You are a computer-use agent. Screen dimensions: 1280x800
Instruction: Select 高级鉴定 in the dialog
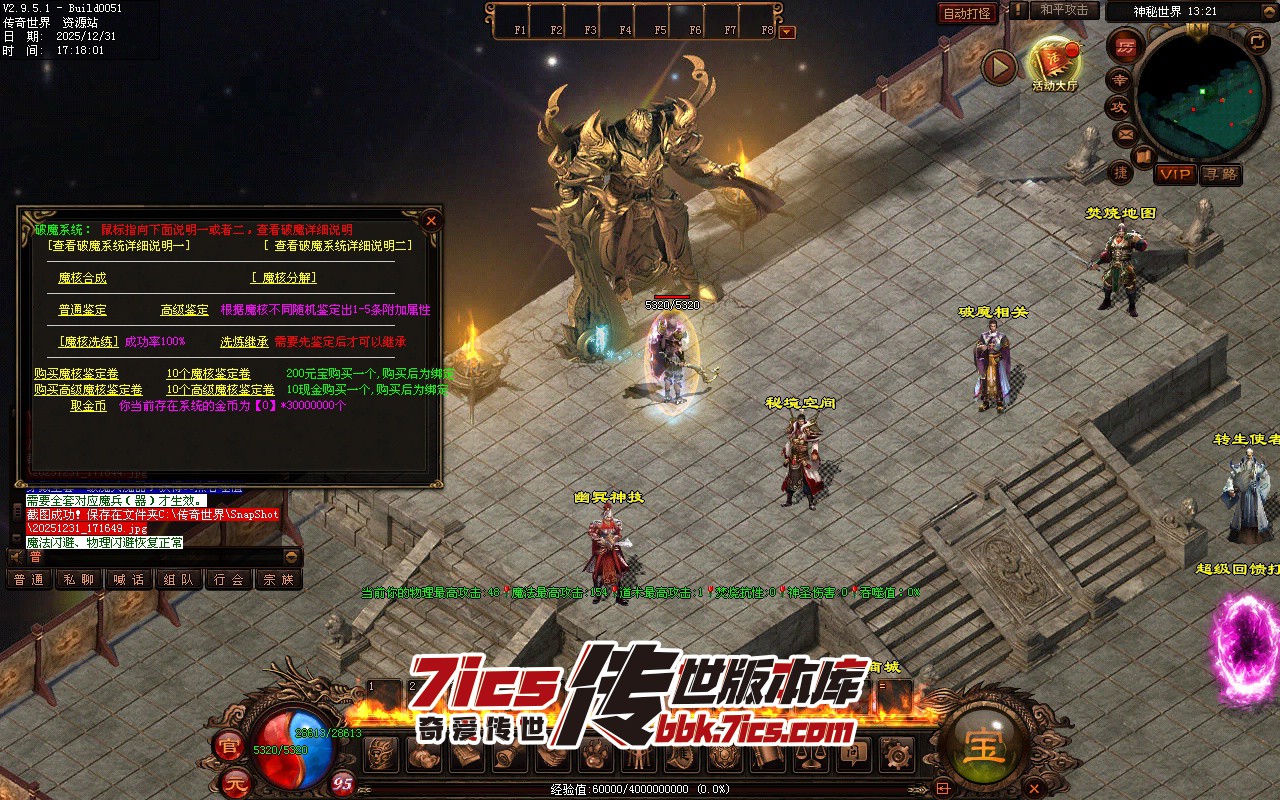tap(185, 310)
